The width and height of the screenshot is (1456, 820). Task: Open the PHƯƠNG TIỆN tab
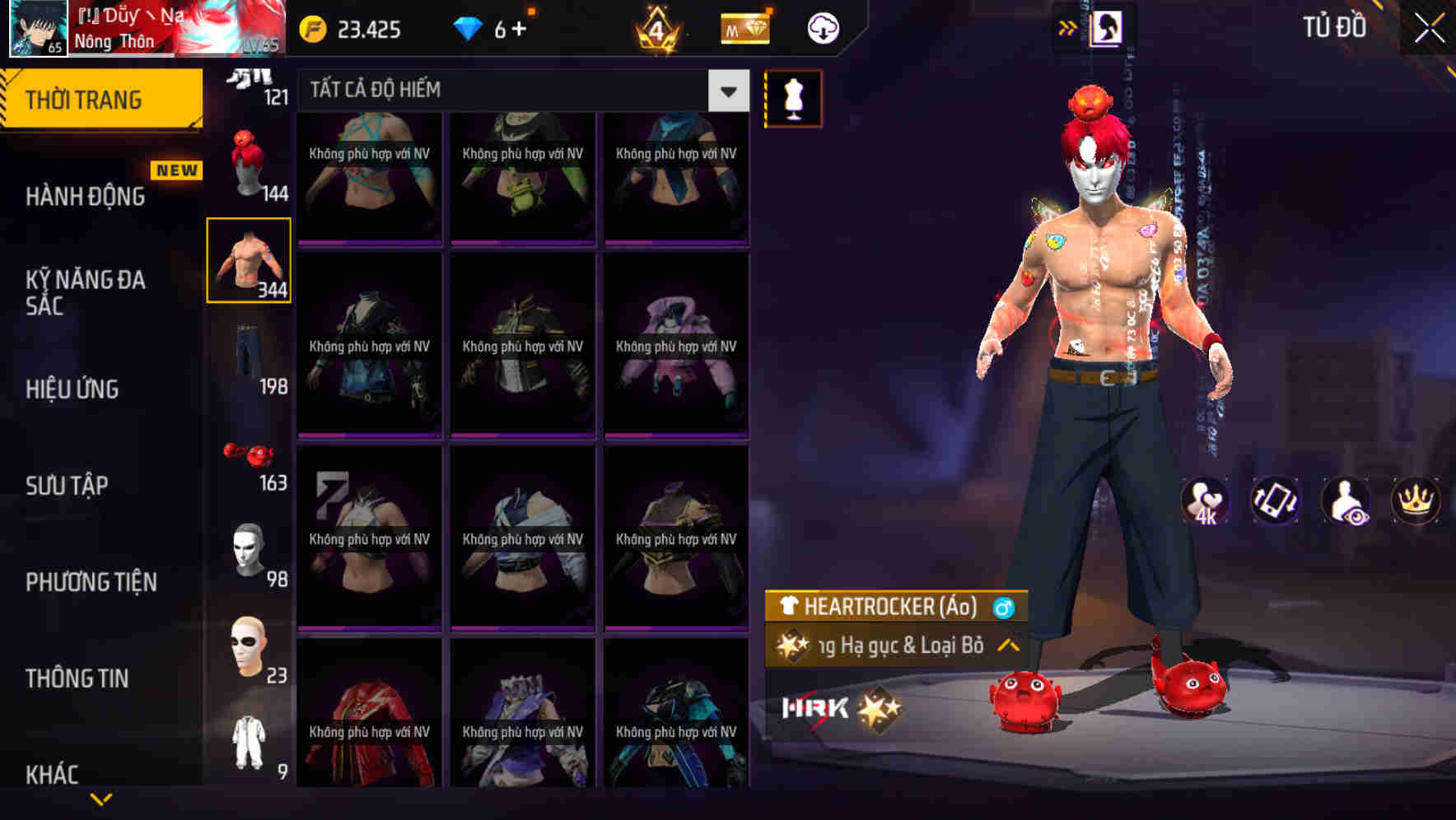coord(91,581)
